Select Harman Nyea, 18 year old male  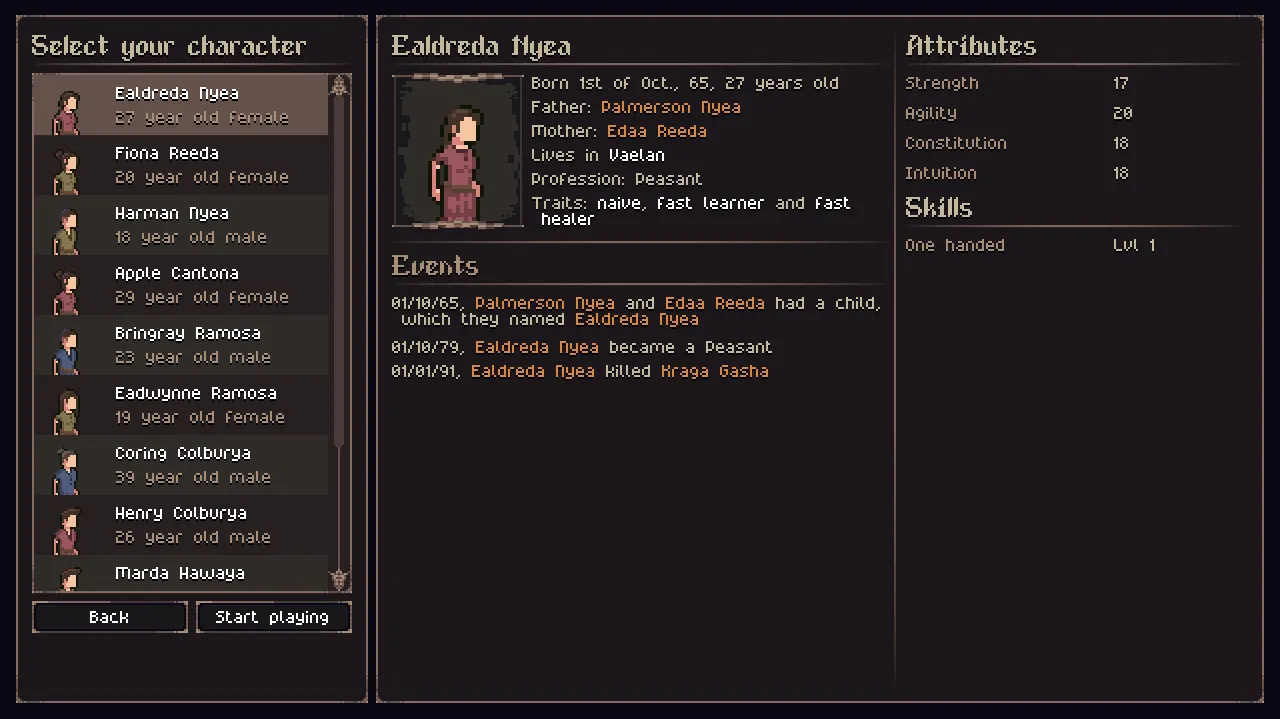click(x=180, y=225)
